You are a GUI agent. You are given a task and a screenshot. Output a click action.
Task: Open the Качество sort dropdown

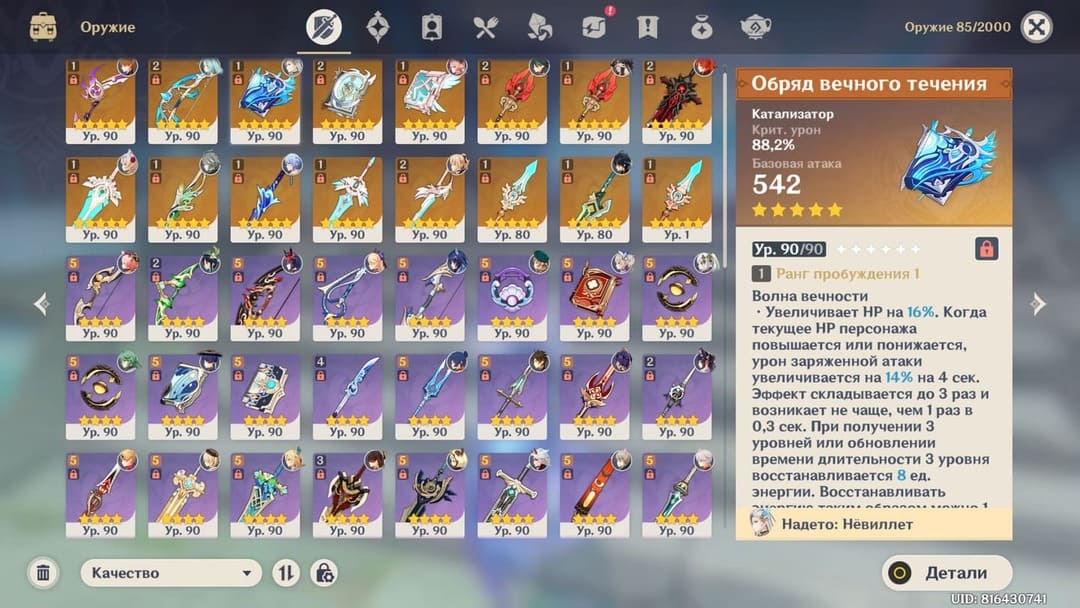pos(171,573)
